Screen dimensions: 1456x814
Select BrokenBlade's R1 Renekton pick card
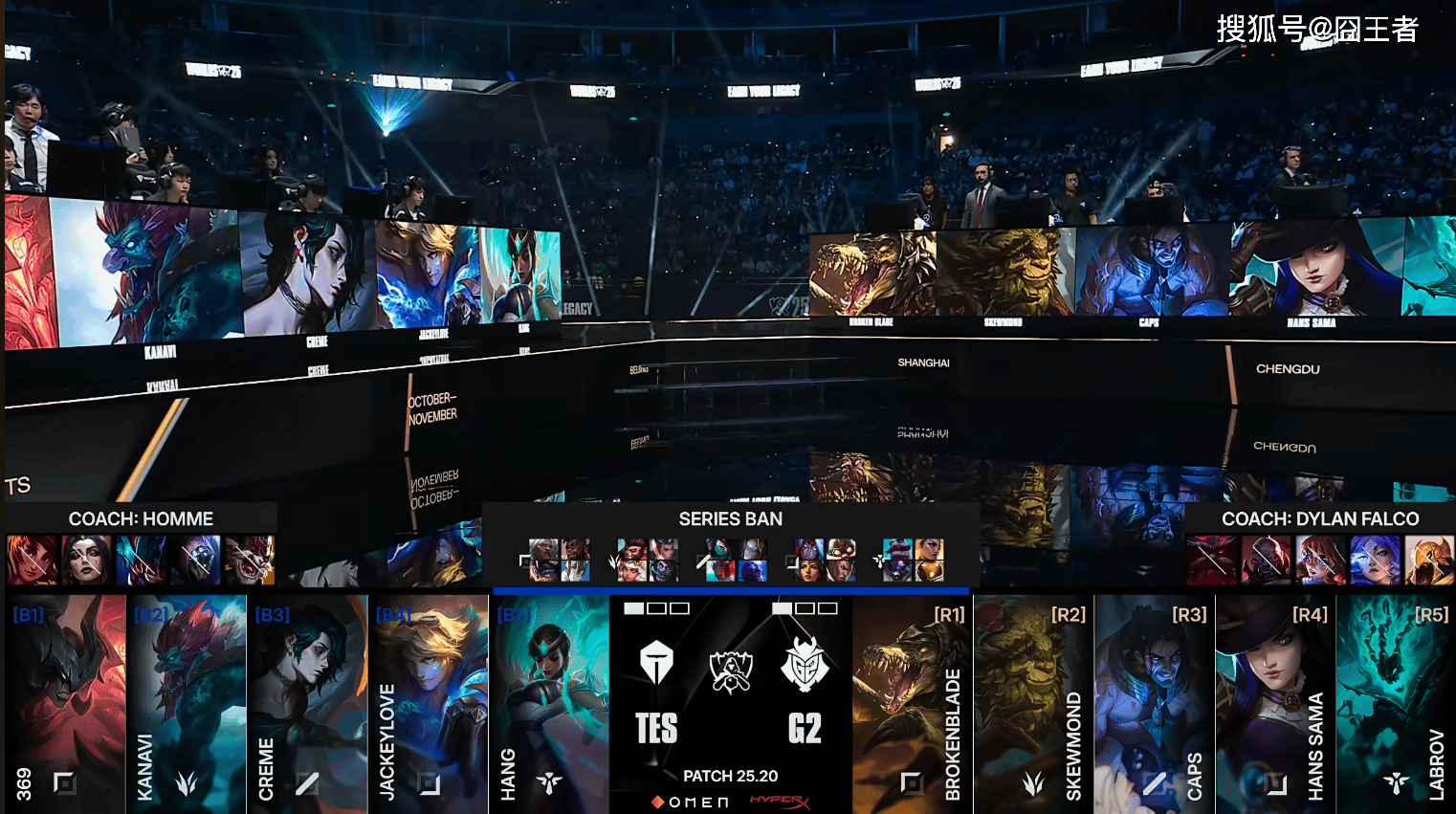click(912, 703)
